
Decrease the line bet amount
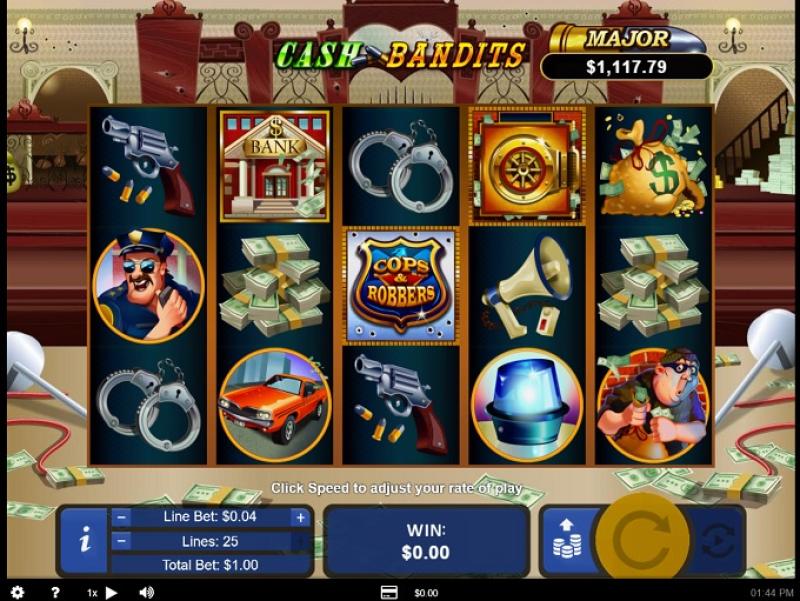[x=121, y=517]
